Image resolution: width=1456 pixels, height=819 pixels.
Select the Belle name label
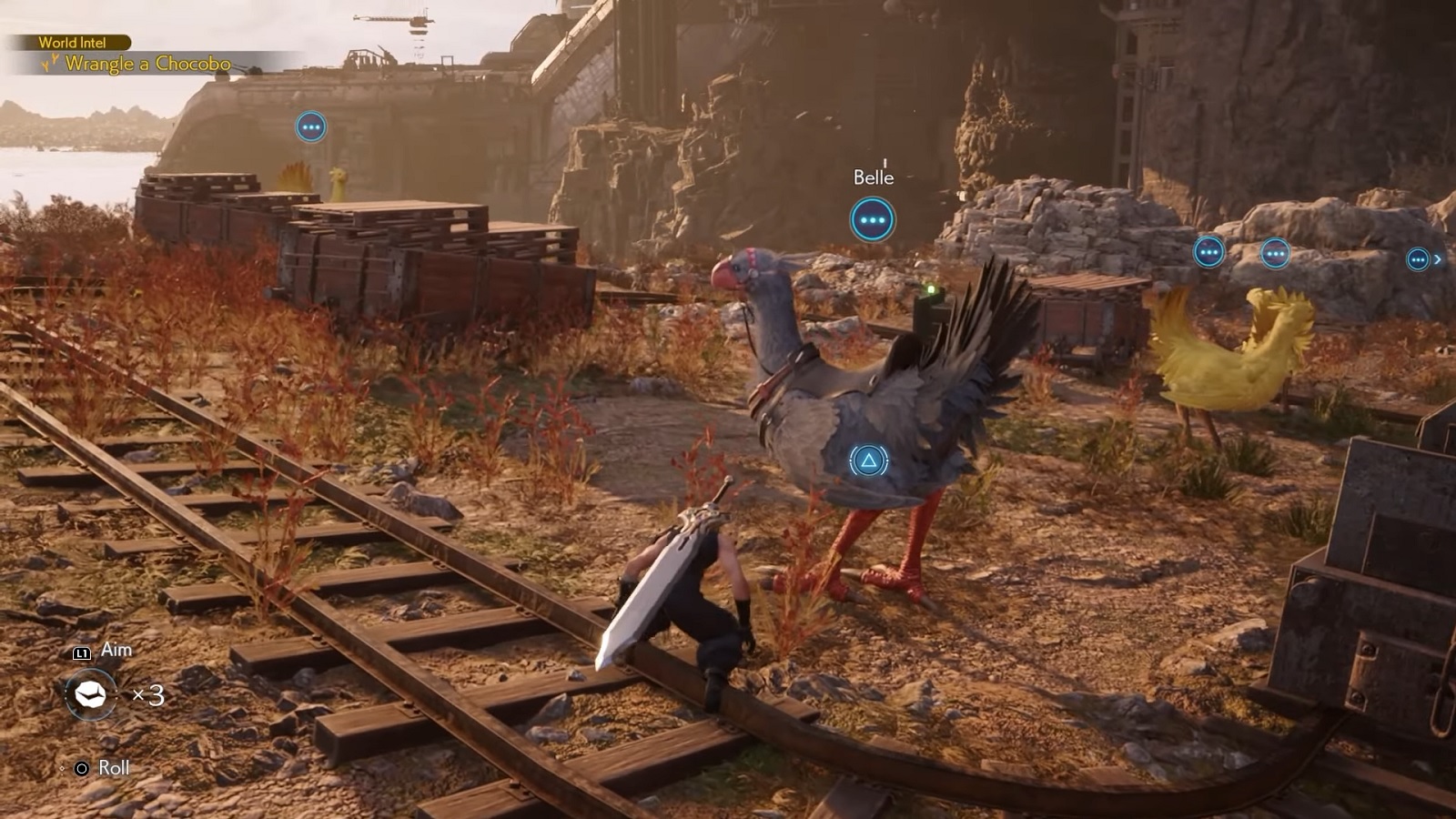pyautogui.click(x=872, y=178)
